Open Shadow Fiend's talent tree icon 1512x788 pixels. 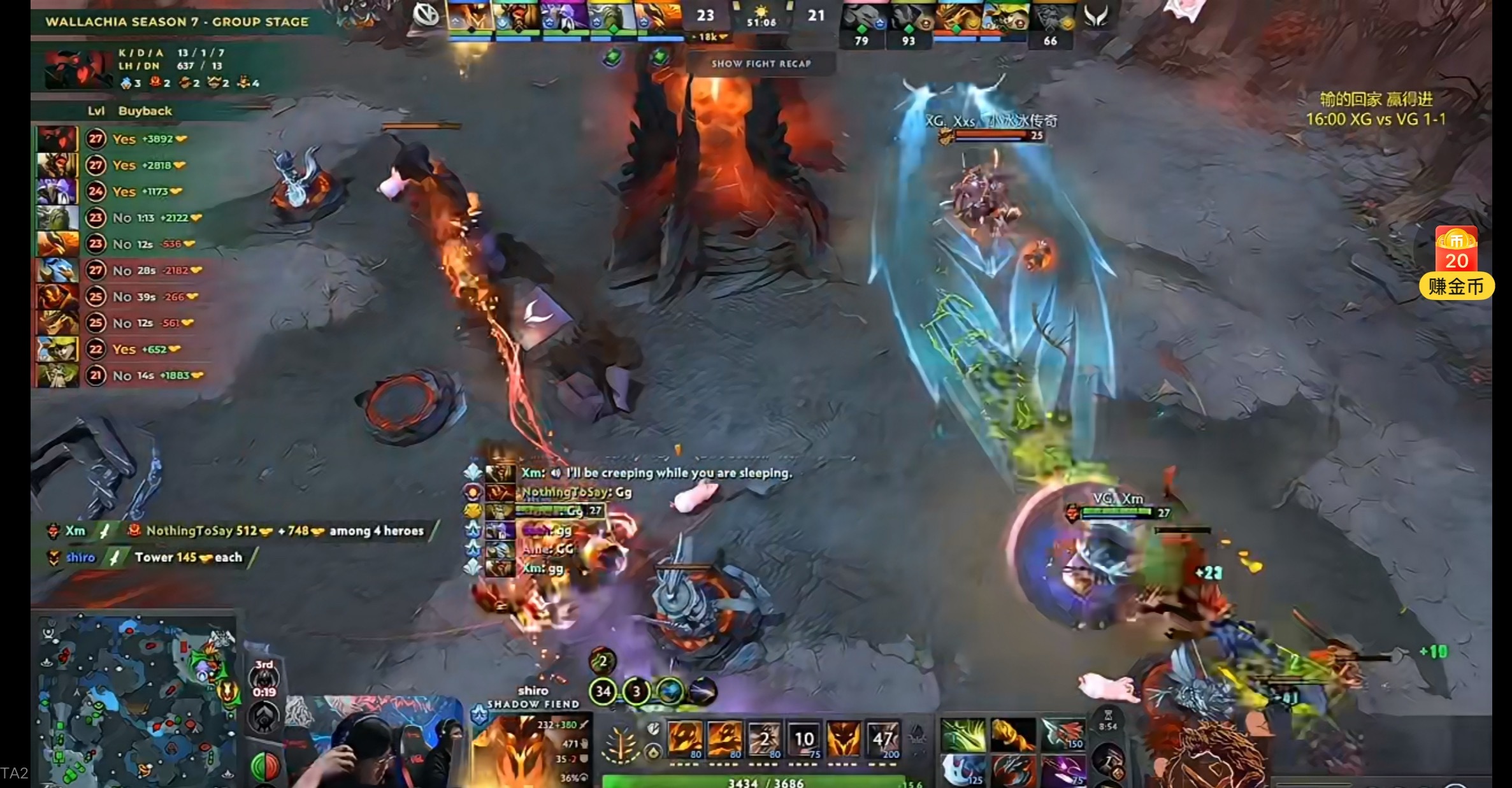[621, 743]
